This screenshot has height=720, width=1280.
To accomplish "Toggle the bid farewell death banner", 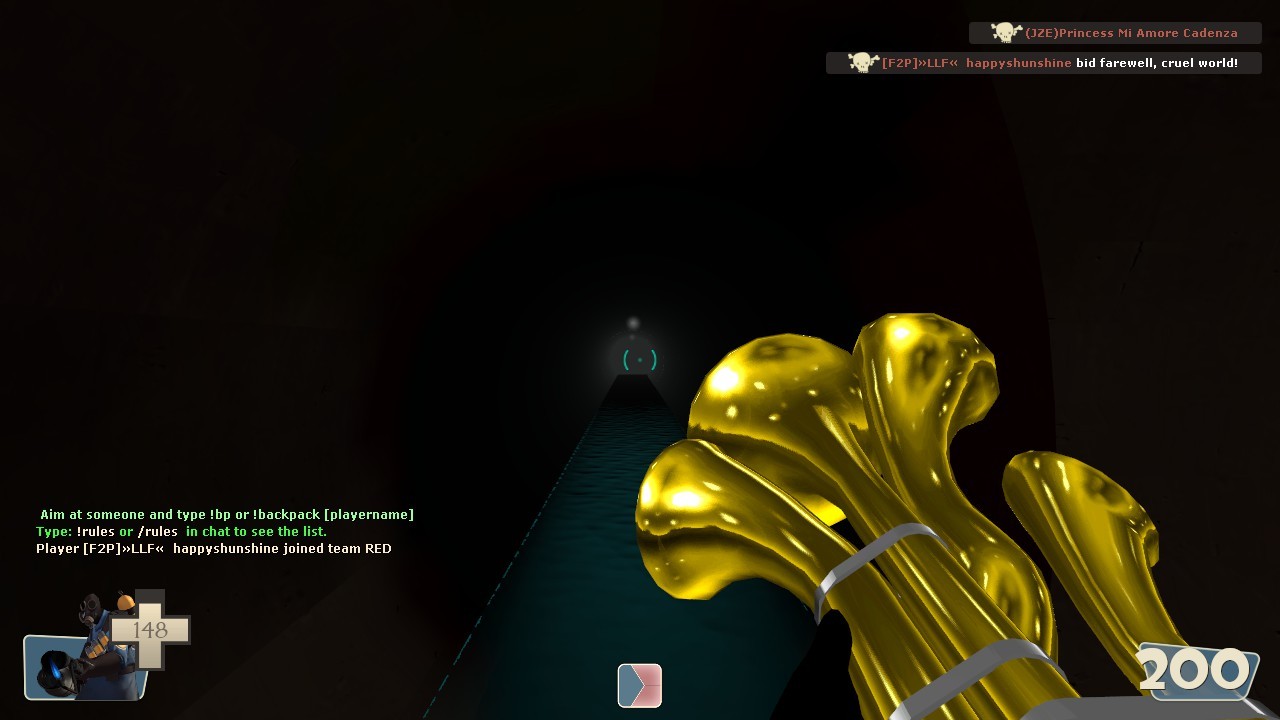I will 1044,62.
